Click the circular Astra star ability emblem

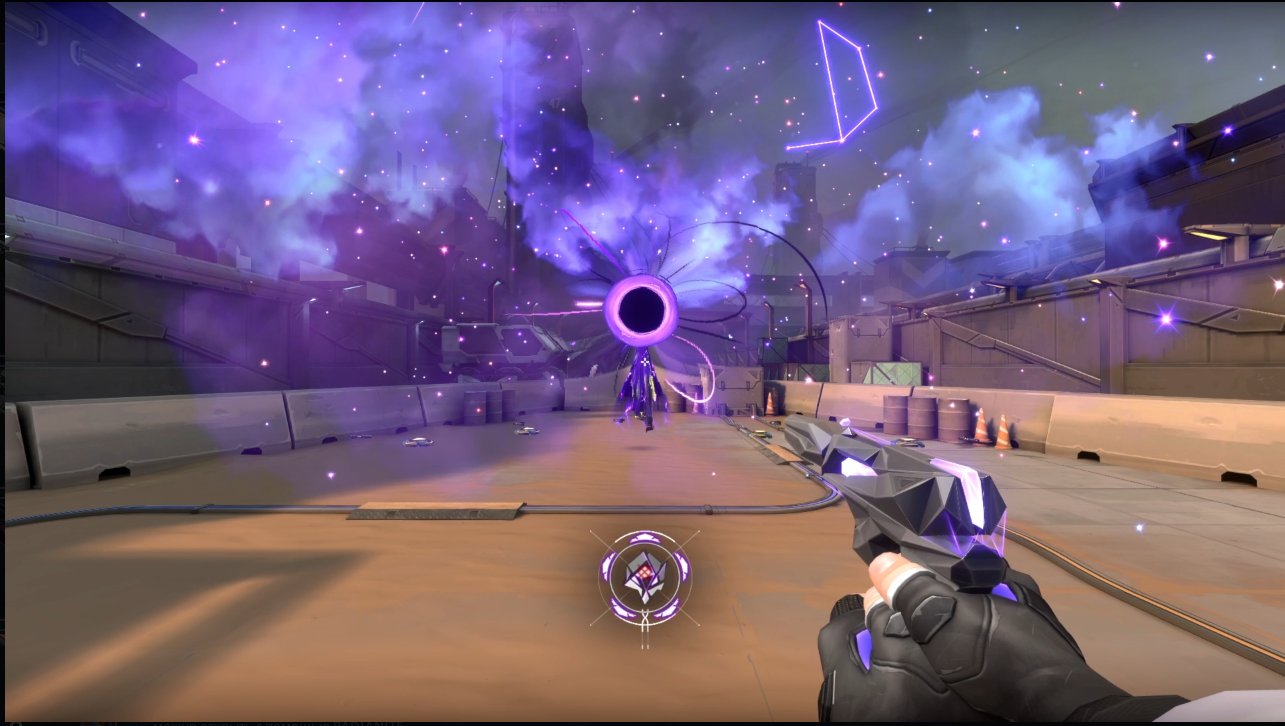pyautogui.click(x=645, y=578)
